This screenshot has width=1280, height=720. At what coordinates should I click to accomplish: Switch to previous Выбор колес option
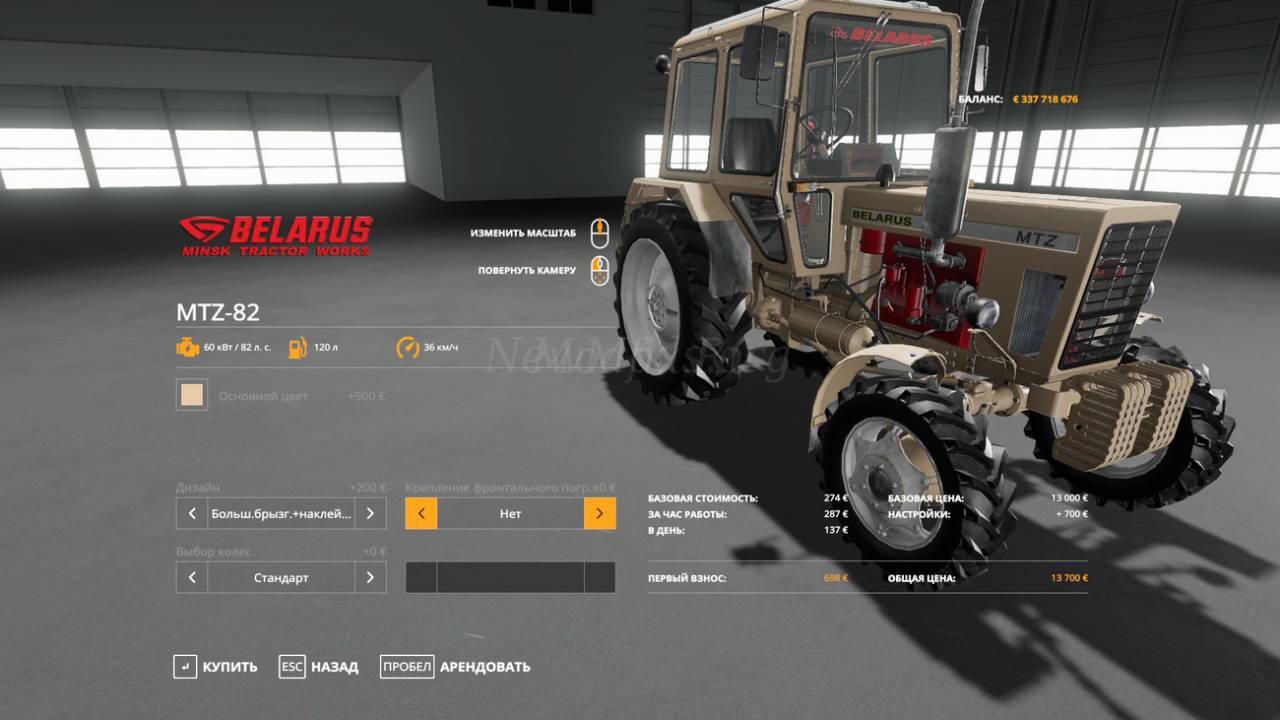click(x=192, y=578)
